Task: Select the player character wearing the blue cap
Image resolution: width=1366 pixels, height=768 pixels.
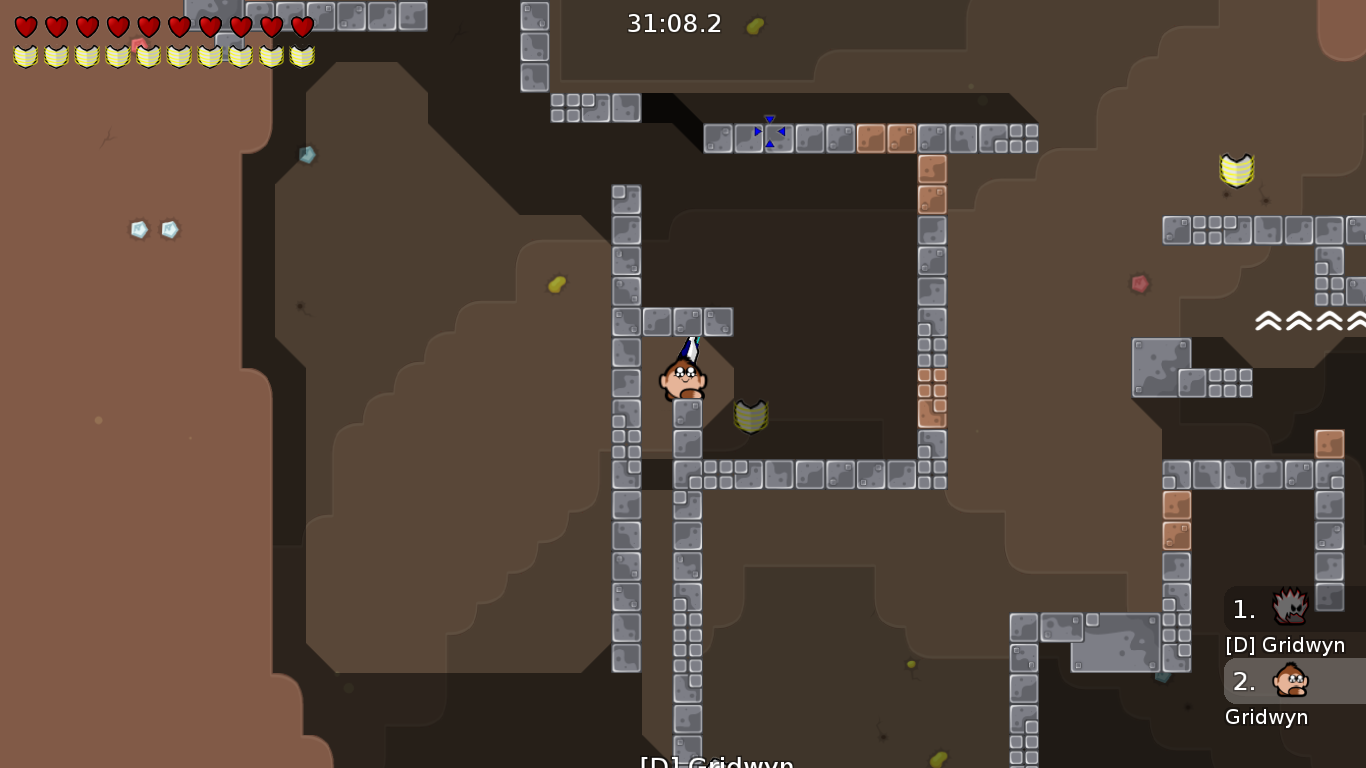Action: [683, 380]
